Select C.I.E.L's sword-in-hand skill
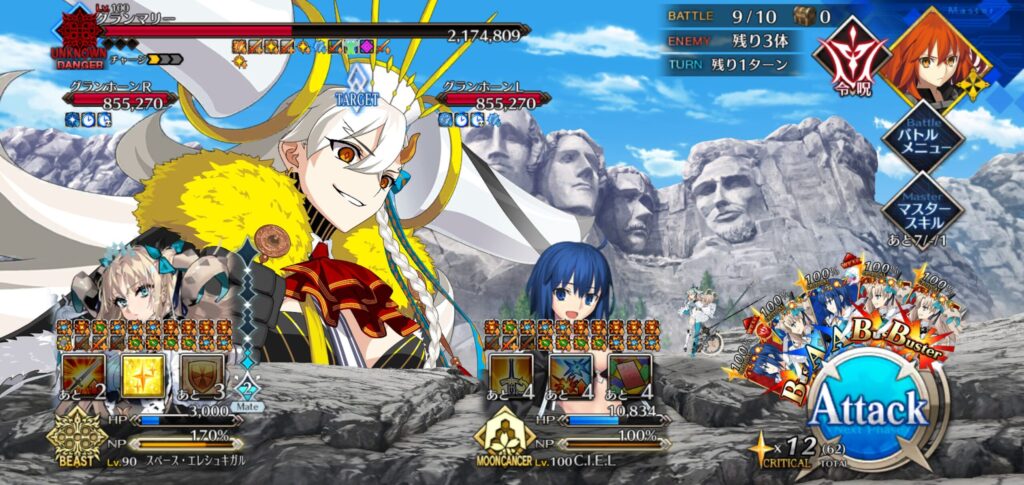1024x485 pixels. (x=510, y=376)
